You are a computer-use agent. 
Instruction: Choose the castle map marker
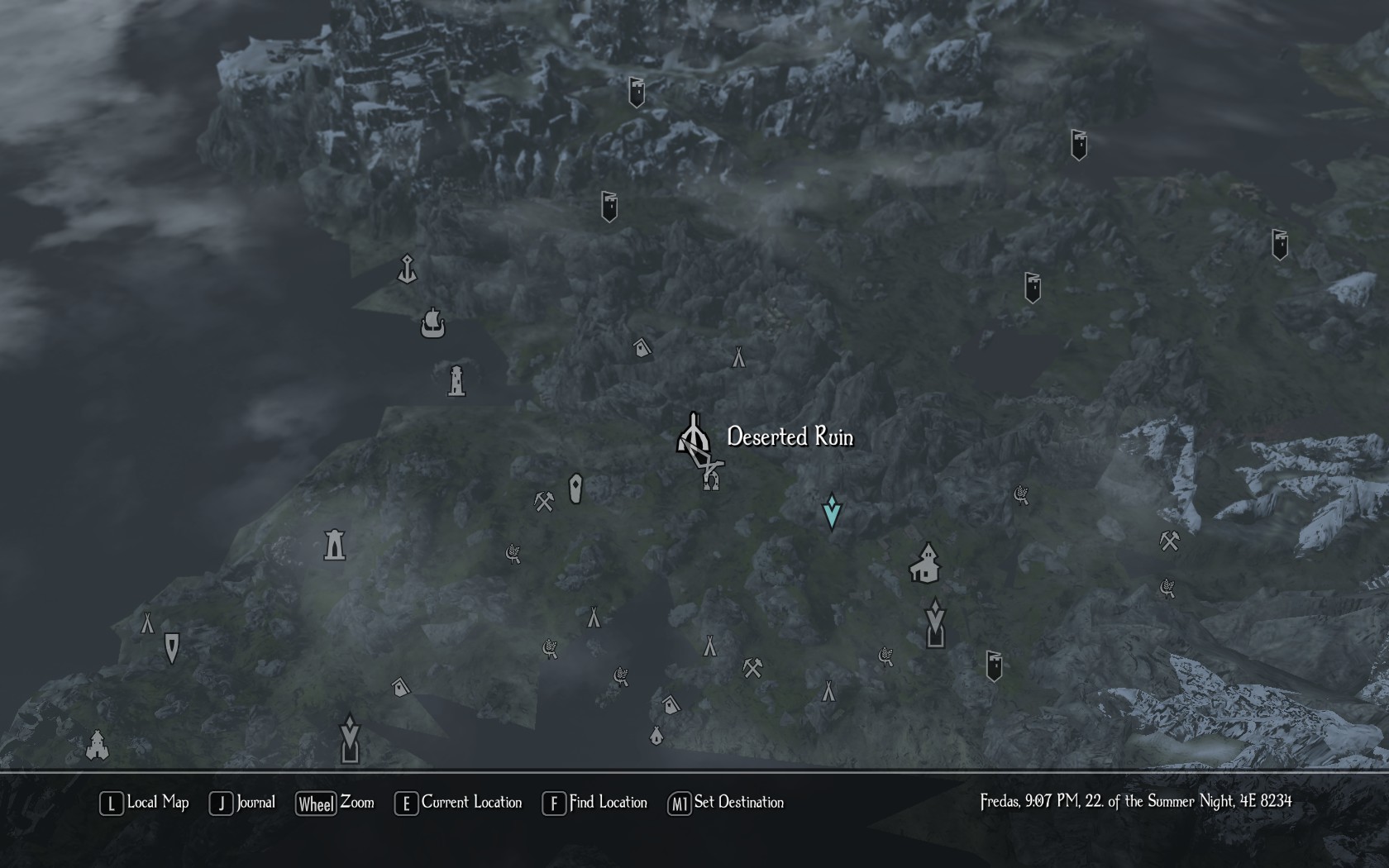[x=98, y=745]
